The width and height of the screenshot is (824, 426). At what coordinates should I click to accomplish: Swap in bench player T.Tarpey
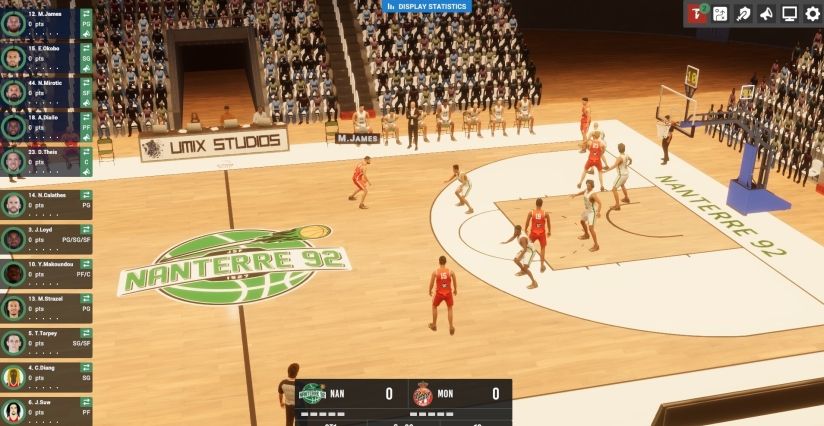[86, 333]
